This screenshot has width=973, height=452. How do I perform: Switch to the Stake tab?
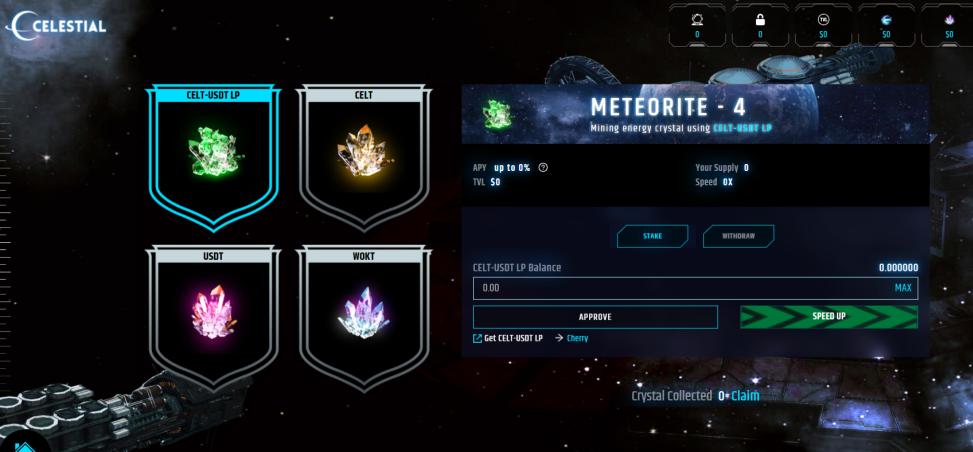coord(652,236)
